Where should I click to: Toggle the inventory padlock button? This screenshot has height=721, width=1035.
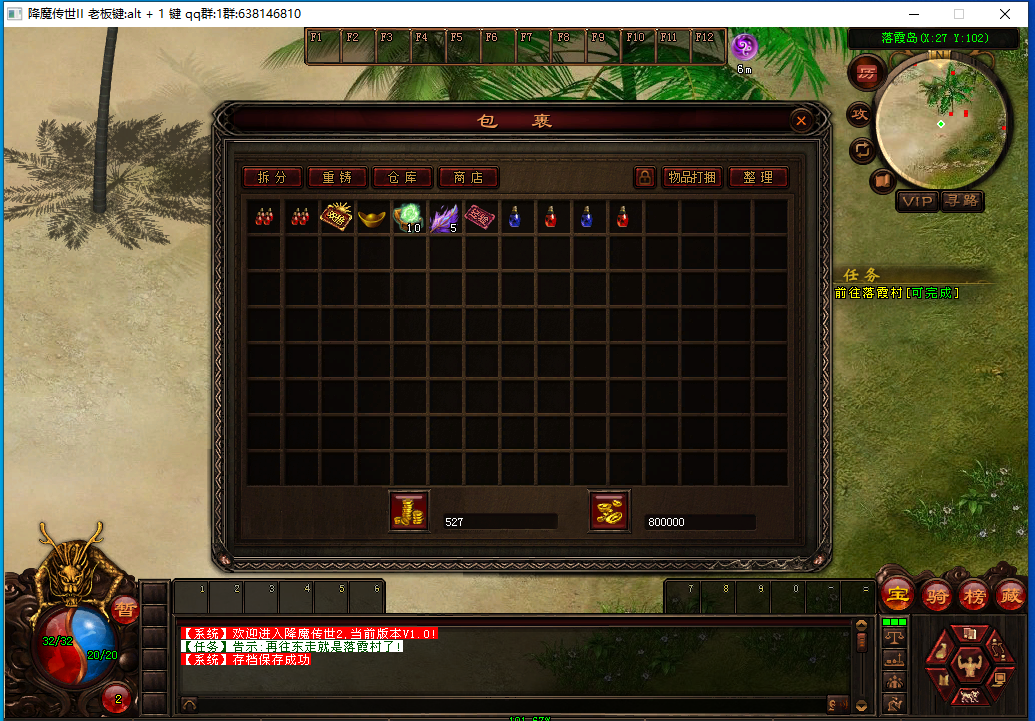(x=645, y=177)
